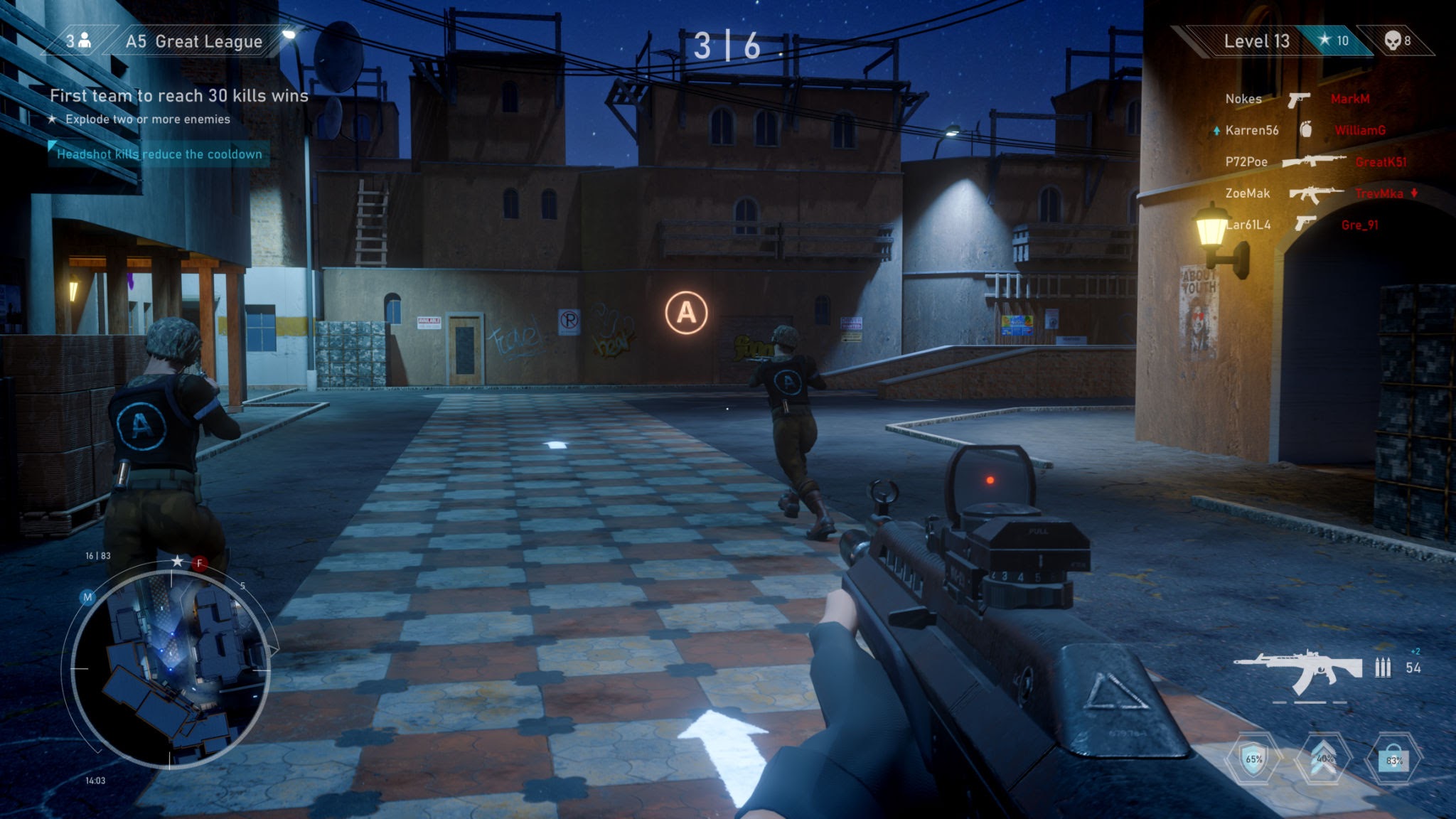The width and height of the screenshot is (1456, 819).
Task: Select the blue M marker on minimap
Action: click(x=87, y=597)
